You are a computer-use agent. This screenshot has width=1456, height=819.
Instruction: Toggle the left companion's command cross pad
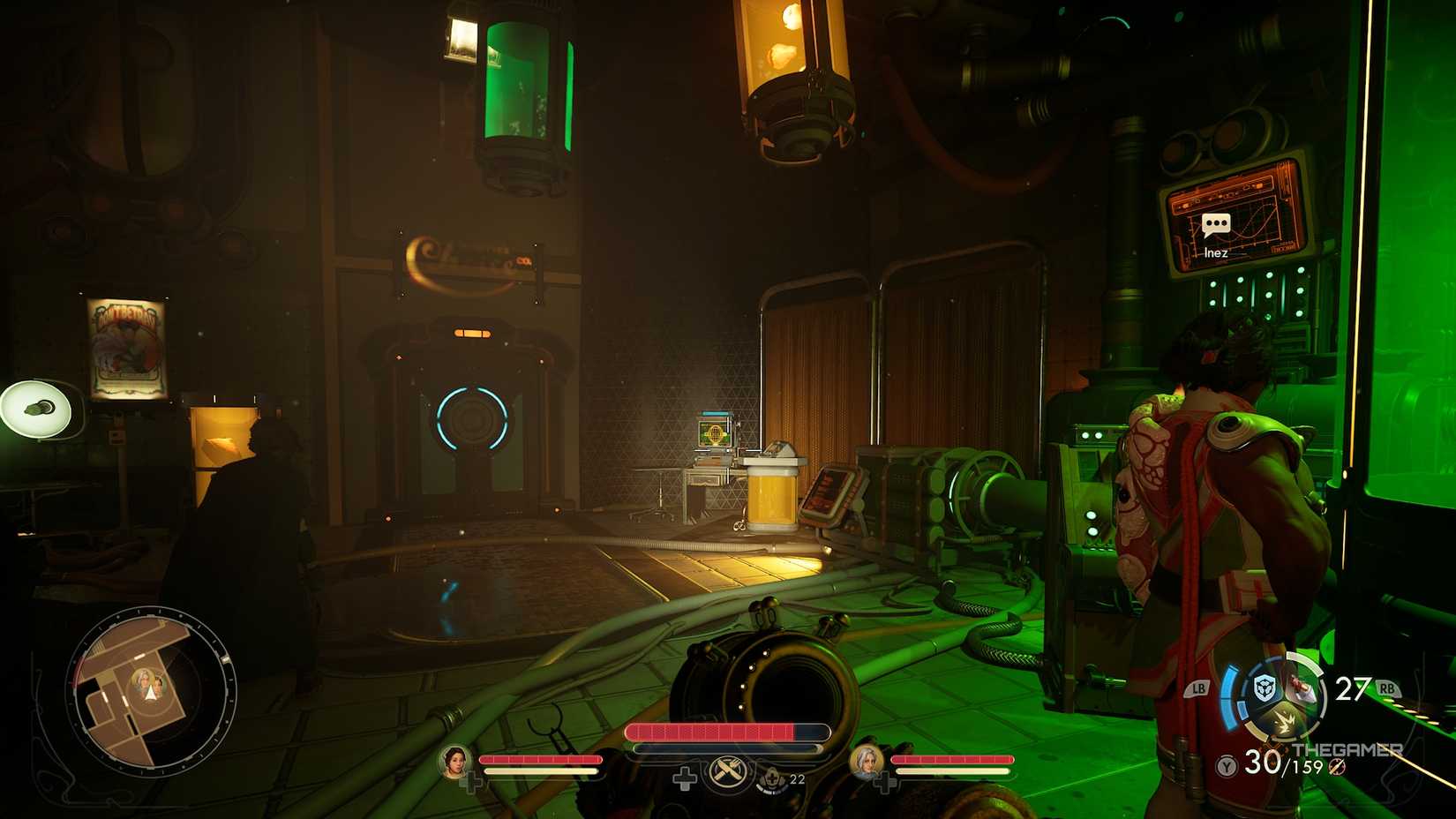click(x=474, y=780)
